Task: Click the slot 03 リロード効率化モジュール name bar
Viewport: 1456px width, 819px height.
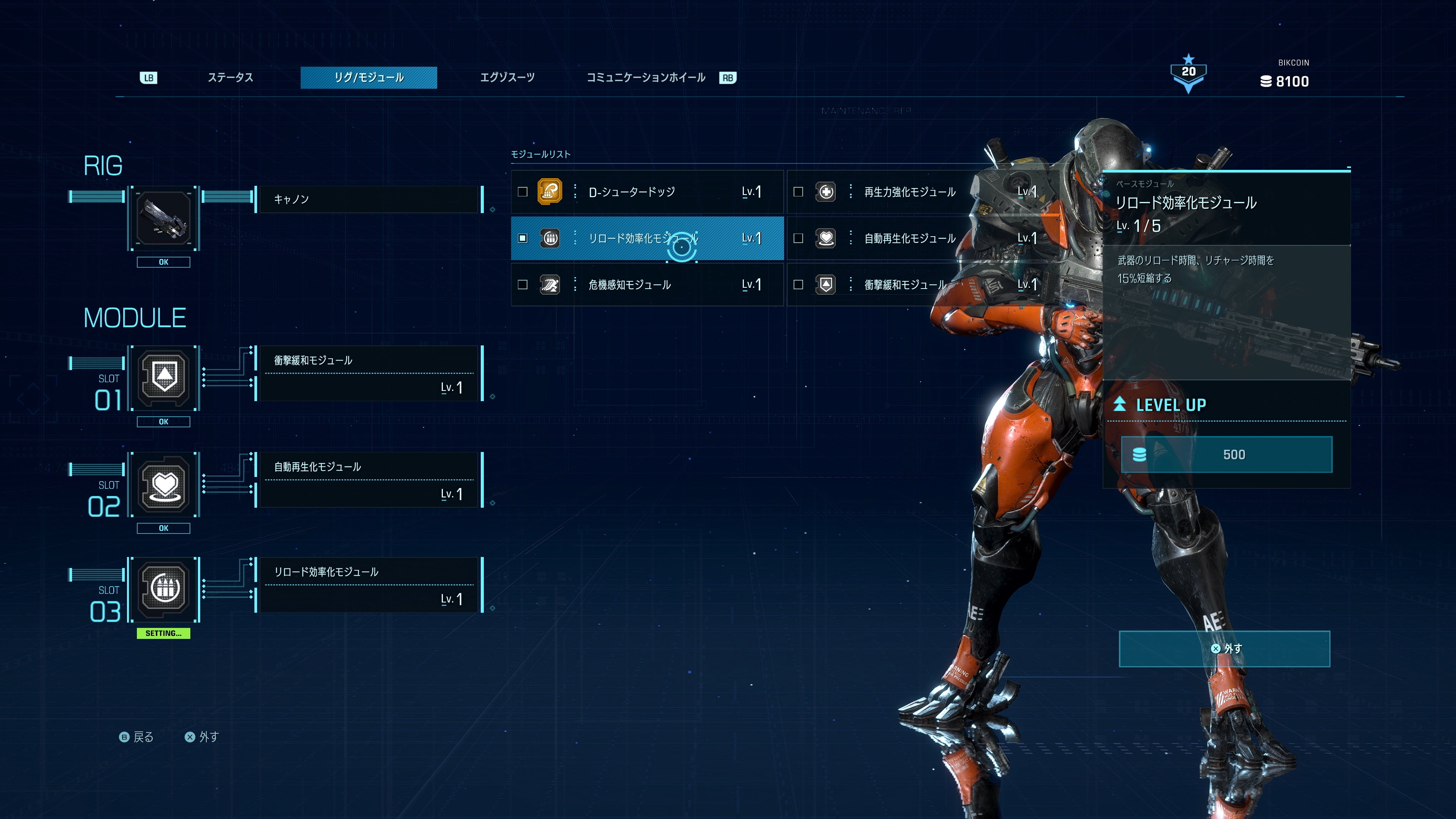Action: click(x=369, y=584)
